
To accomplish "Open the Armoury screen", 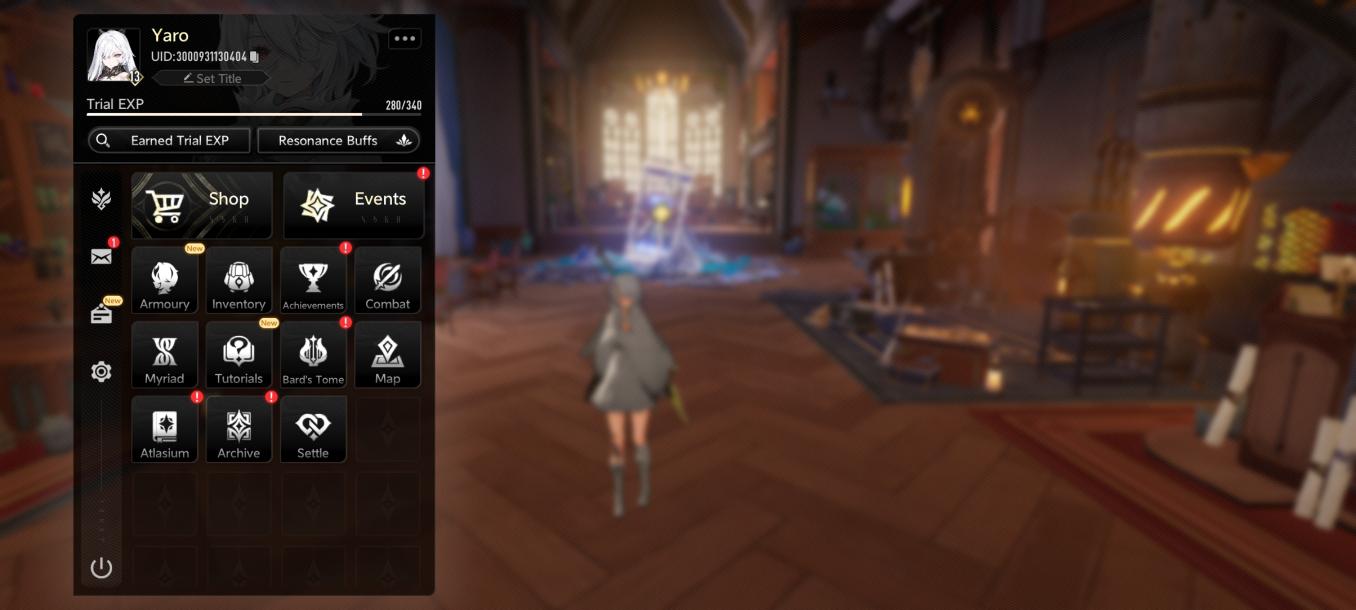I will [165, 281].
